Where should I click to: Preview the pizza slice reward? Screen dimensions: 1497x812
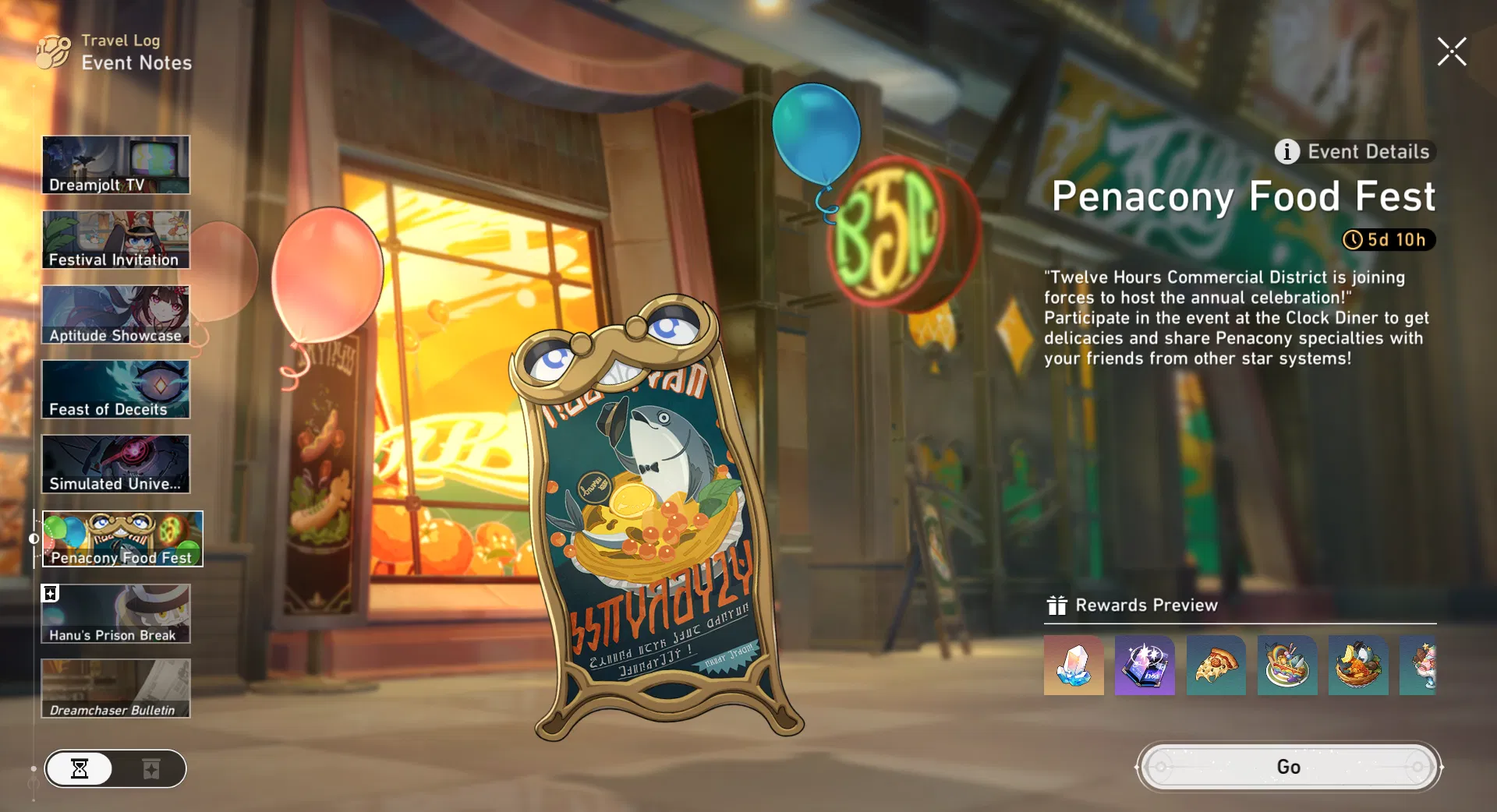[x=1216, y=665]
